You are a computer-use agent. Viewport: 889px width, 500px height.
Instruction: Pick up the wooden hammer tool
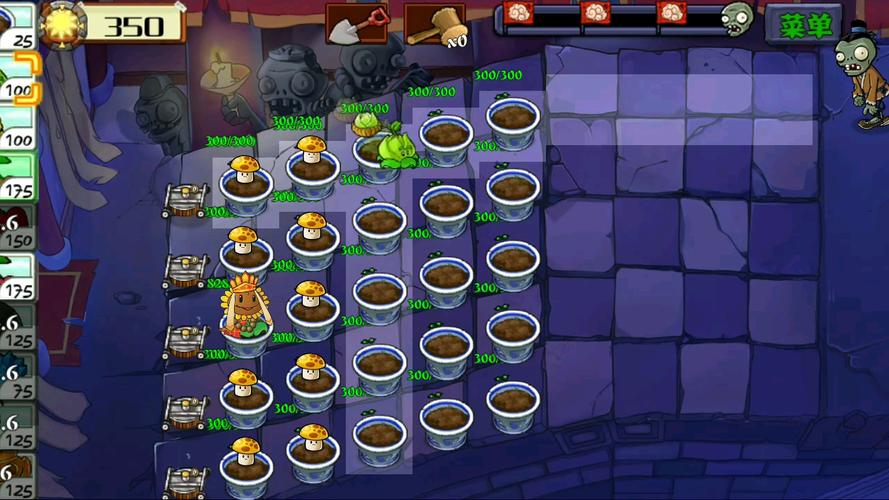point(435,24)
